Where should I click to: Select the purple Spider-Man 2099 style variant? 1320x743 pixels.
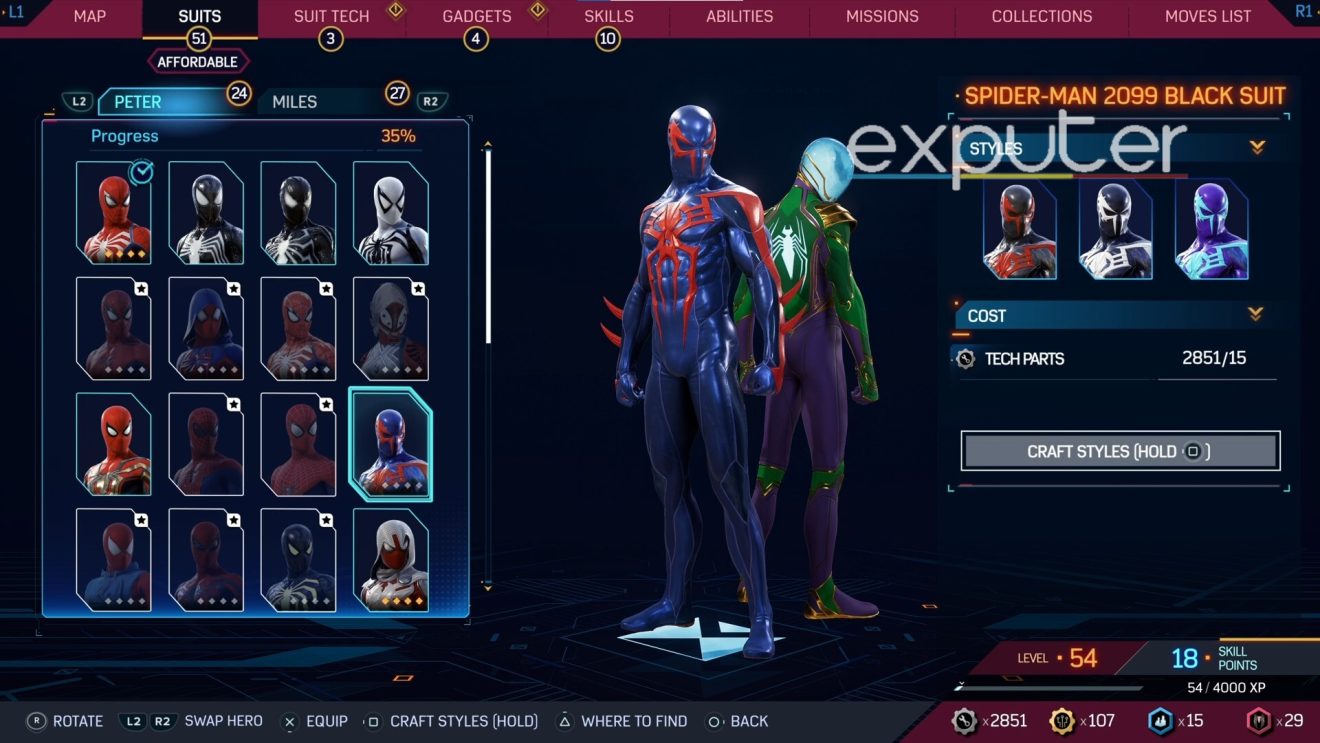1210,232
